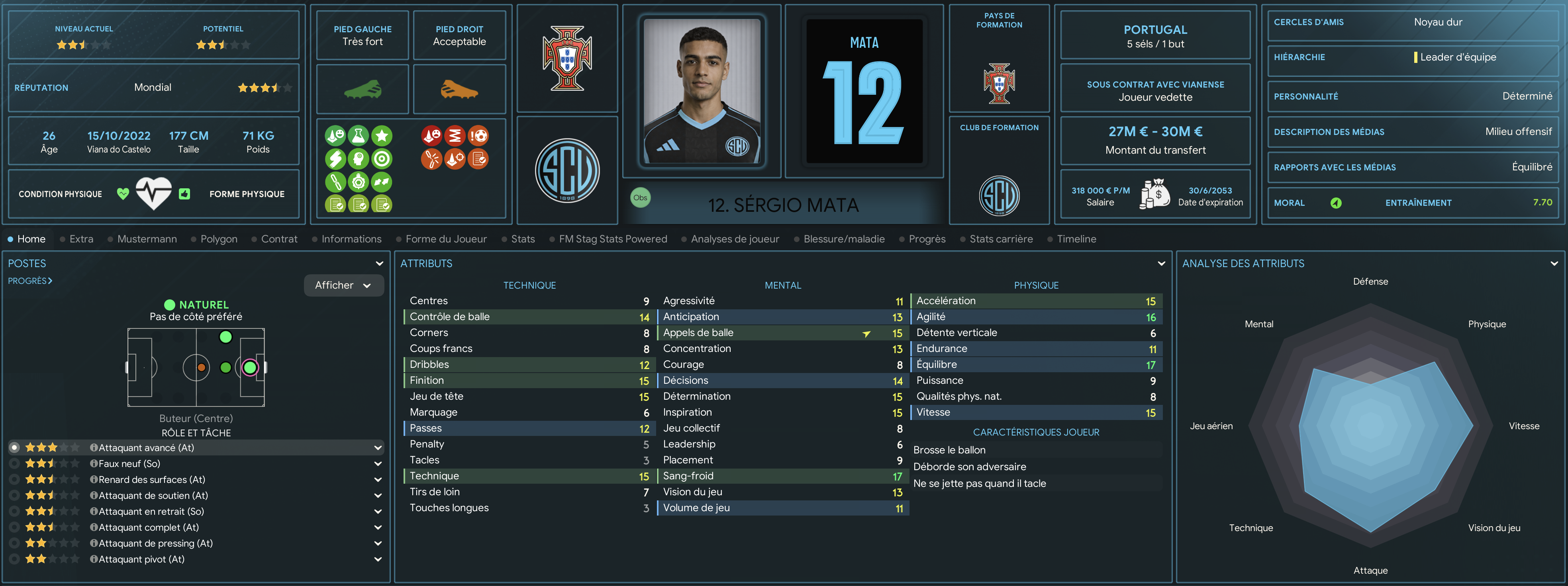Expand the Attaquant pivot (At) row
The height and width of the screenshot is (586, 1568).
point(377,559)
